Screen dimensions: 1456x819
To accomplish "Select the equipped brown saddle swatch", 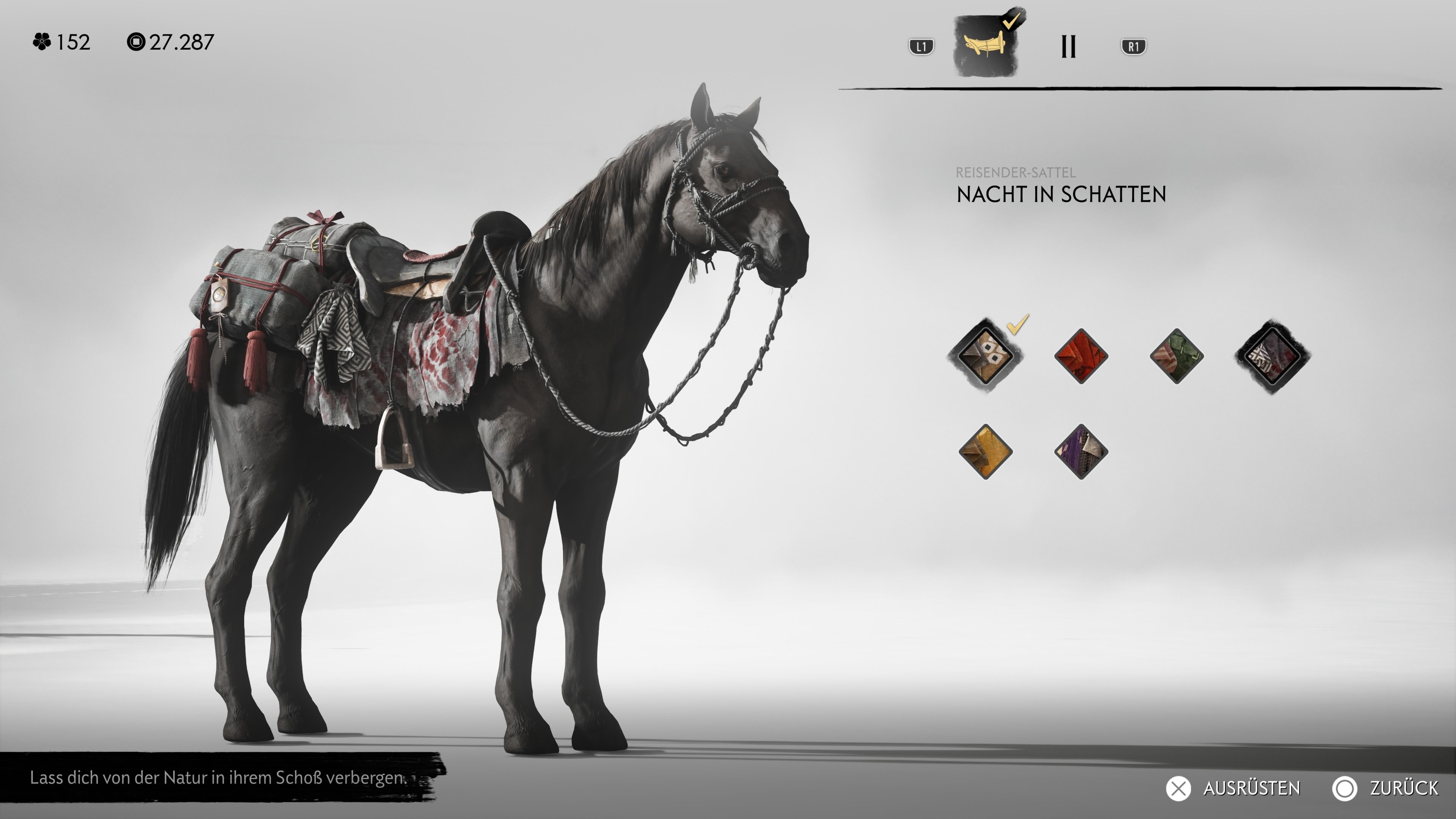I will point(986,356).
